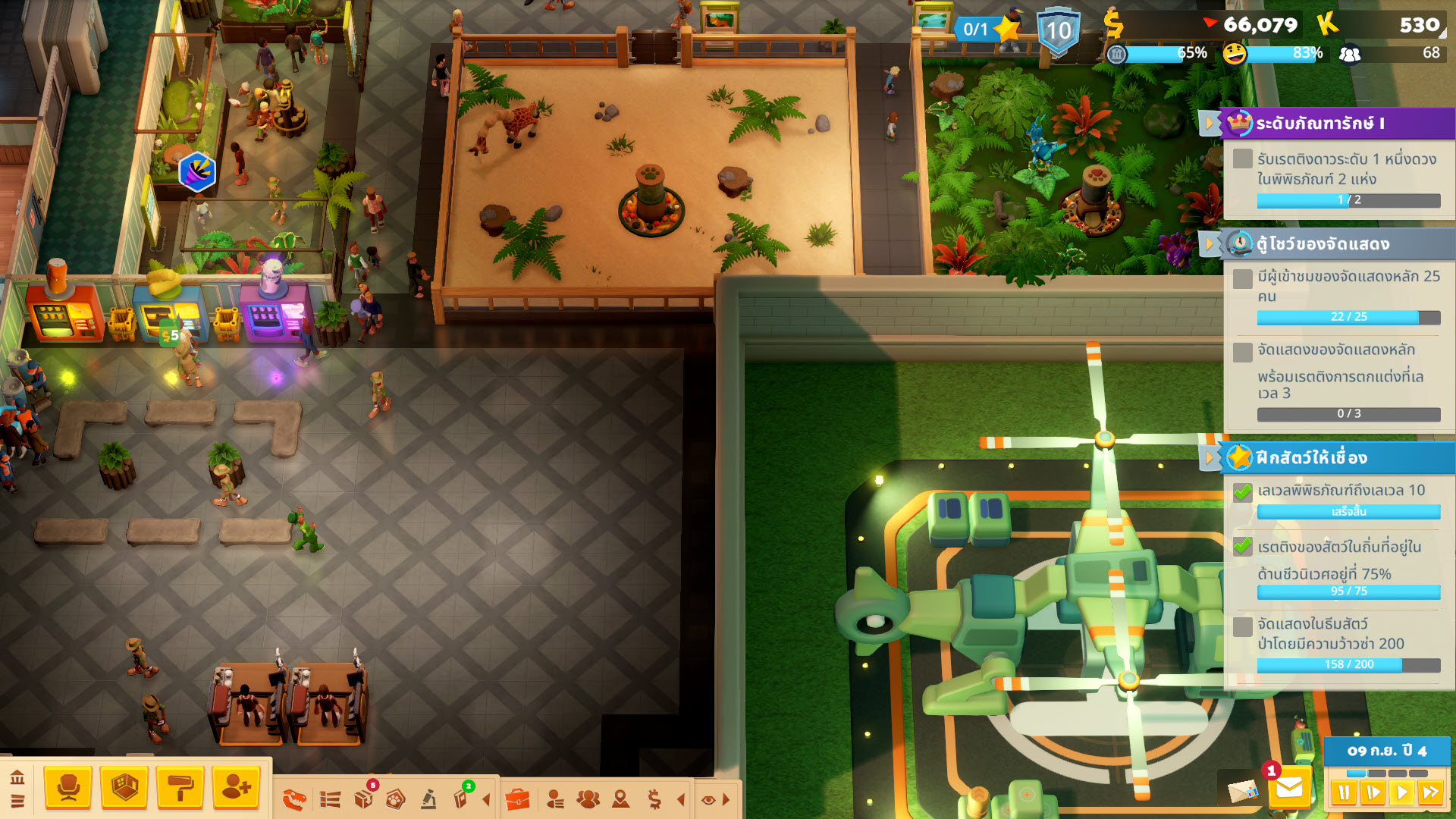This screenshot has width=1456, height=819.
Task: Set the game to slow speed
Action: pyautogui.click(x=1373, y=793)
